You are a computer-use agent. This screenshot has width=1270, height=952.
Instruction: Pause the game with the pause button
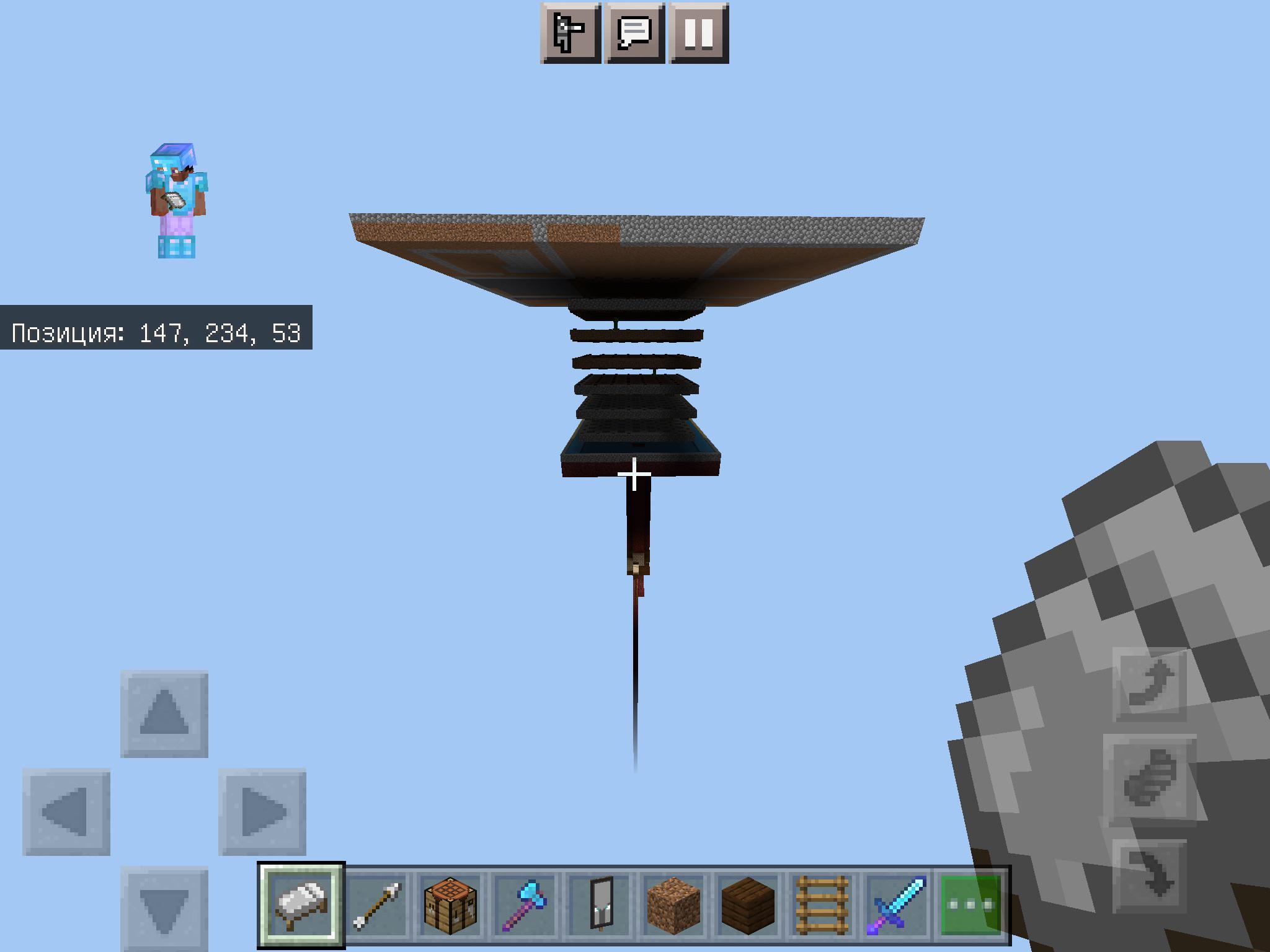tap(699, 35)
